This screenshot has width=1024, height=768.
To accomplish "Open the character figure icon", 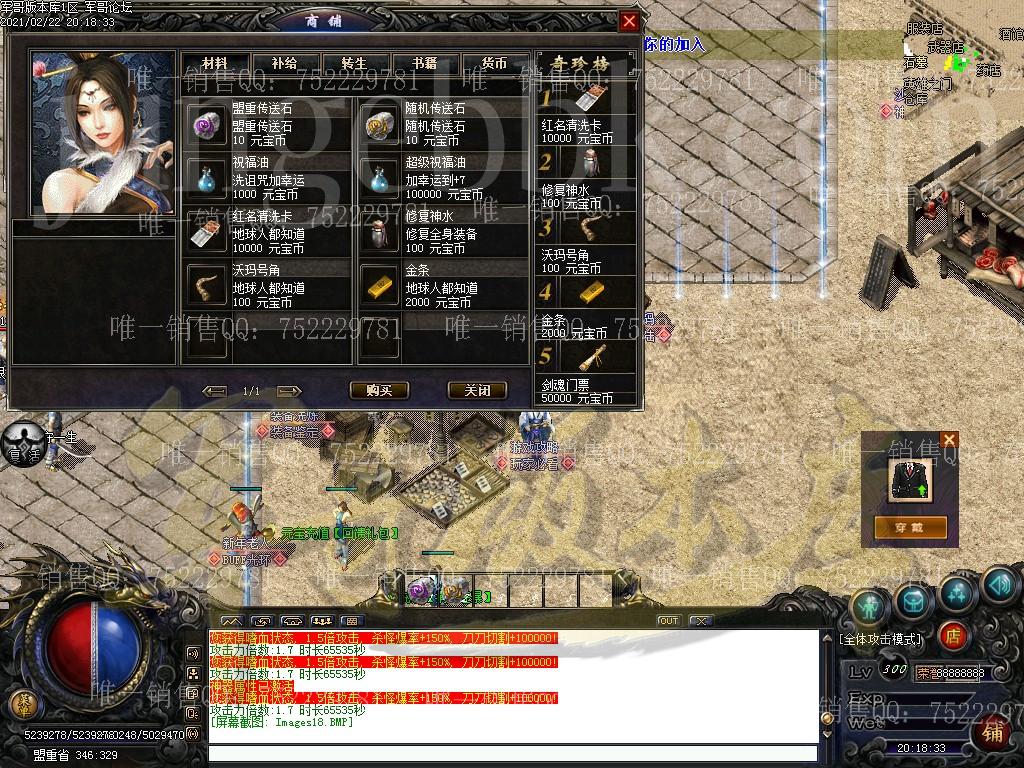I will coord(870,606).
